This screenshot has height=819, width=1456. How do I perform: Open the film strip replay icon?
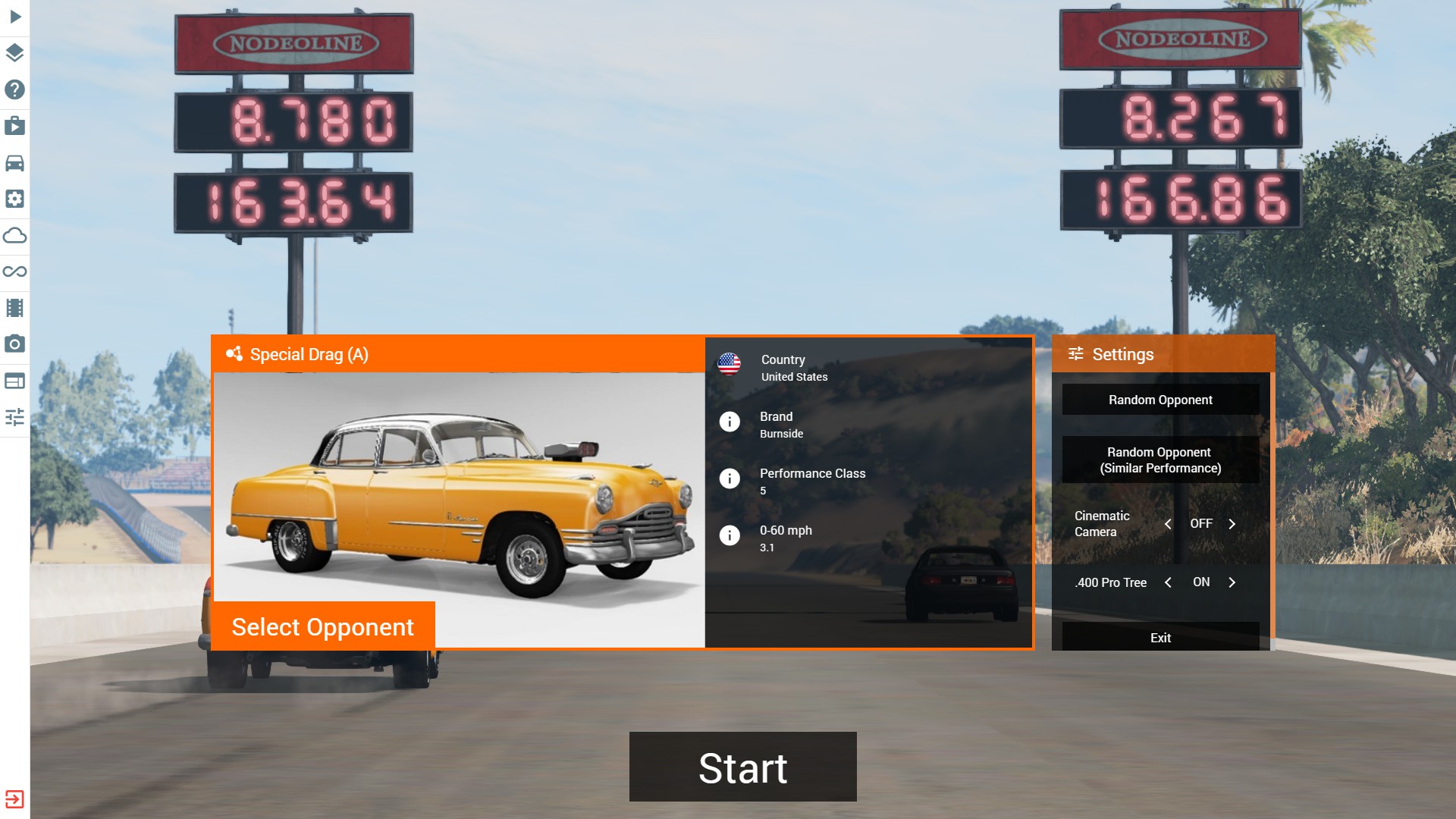coord(15,308)
